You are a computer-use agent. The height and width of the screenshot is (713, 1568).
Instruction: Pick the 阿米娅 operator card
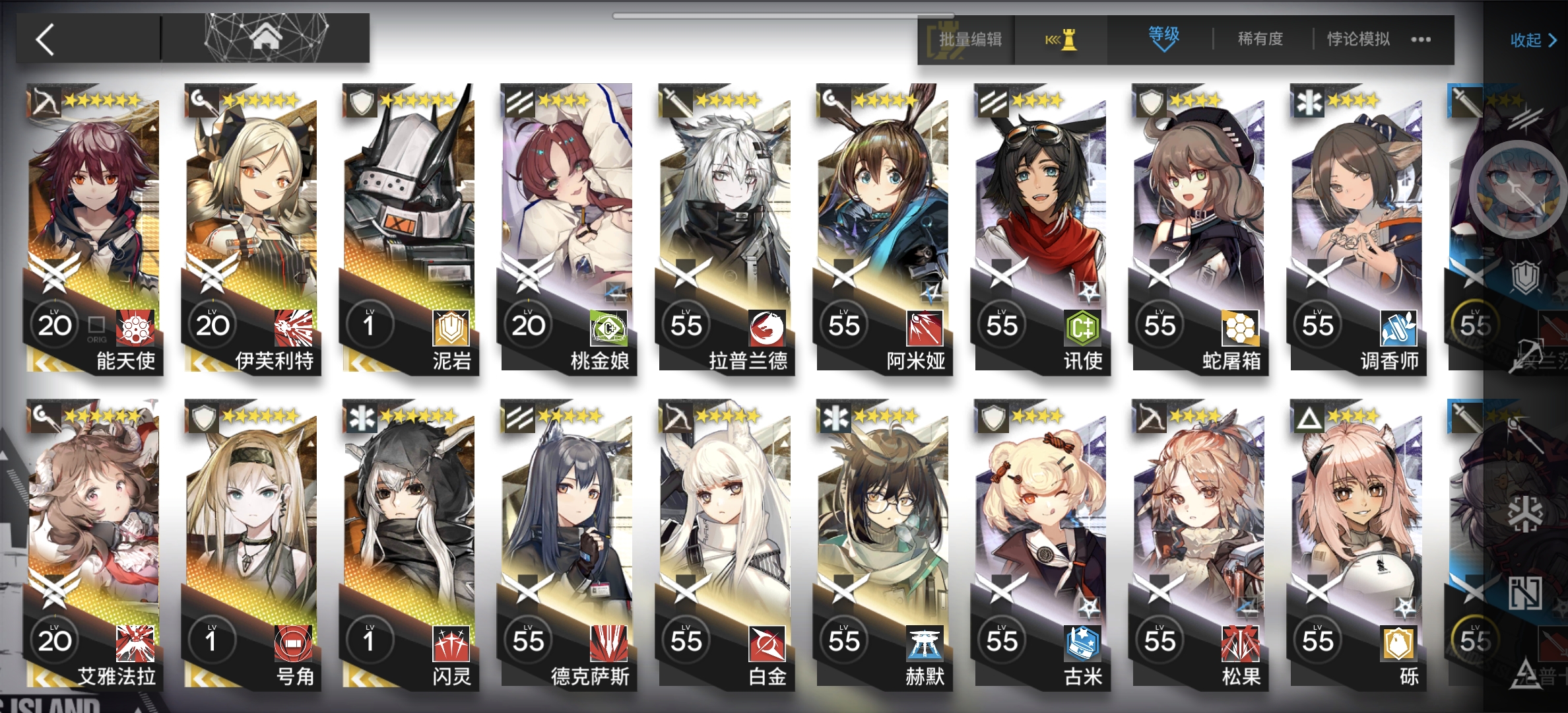[x=882, y=224]
